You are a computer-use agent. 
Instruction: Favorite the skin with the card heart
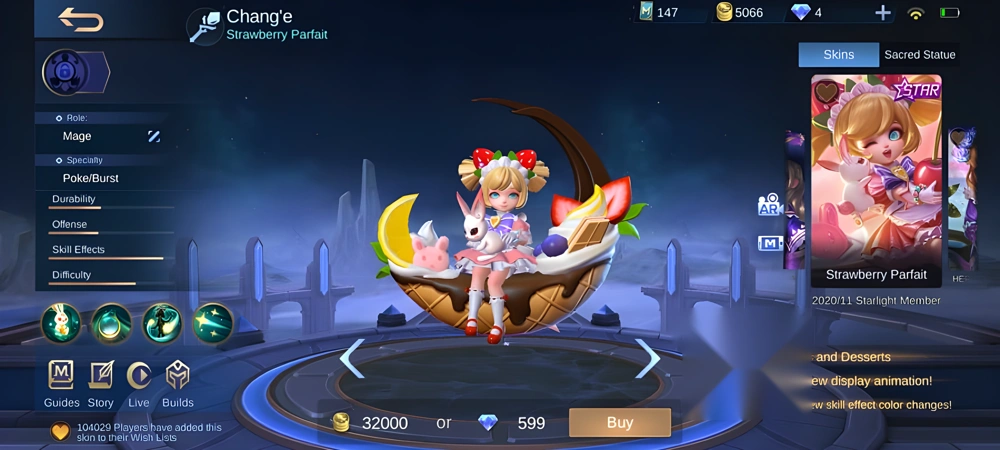826,92
